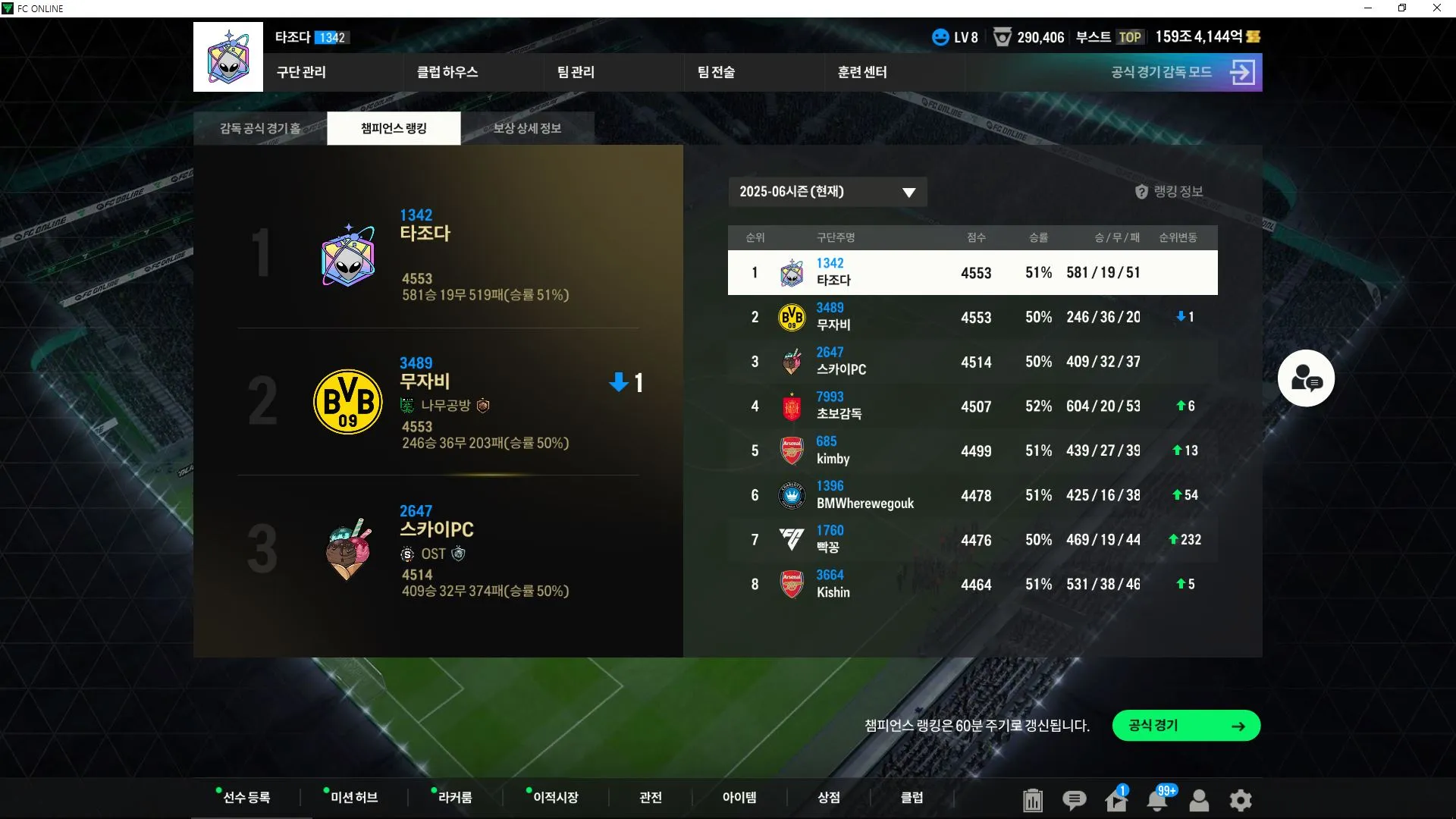Open the gear settings icon
Screen dimensions: 1456x819
(1241, 800)
